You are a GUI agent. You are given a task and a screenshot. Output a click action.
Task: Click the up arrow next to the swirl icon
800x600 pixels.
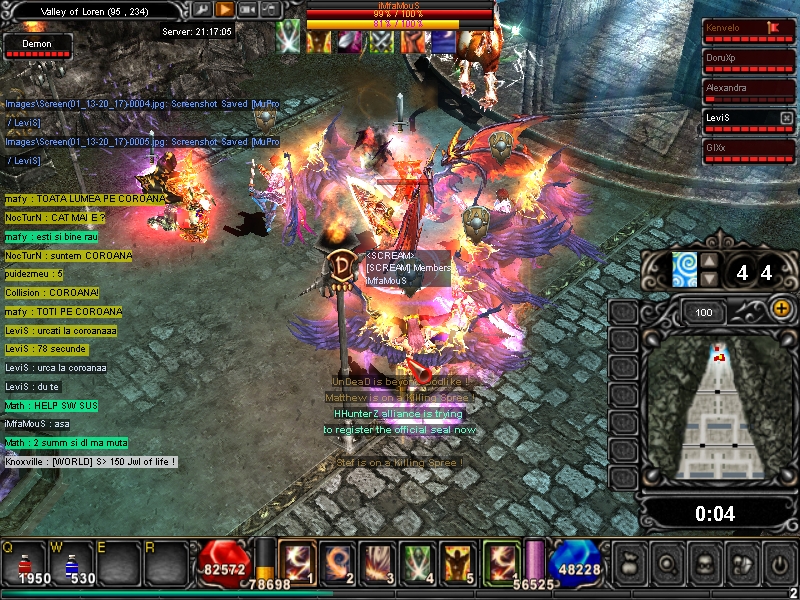[709, 262]
